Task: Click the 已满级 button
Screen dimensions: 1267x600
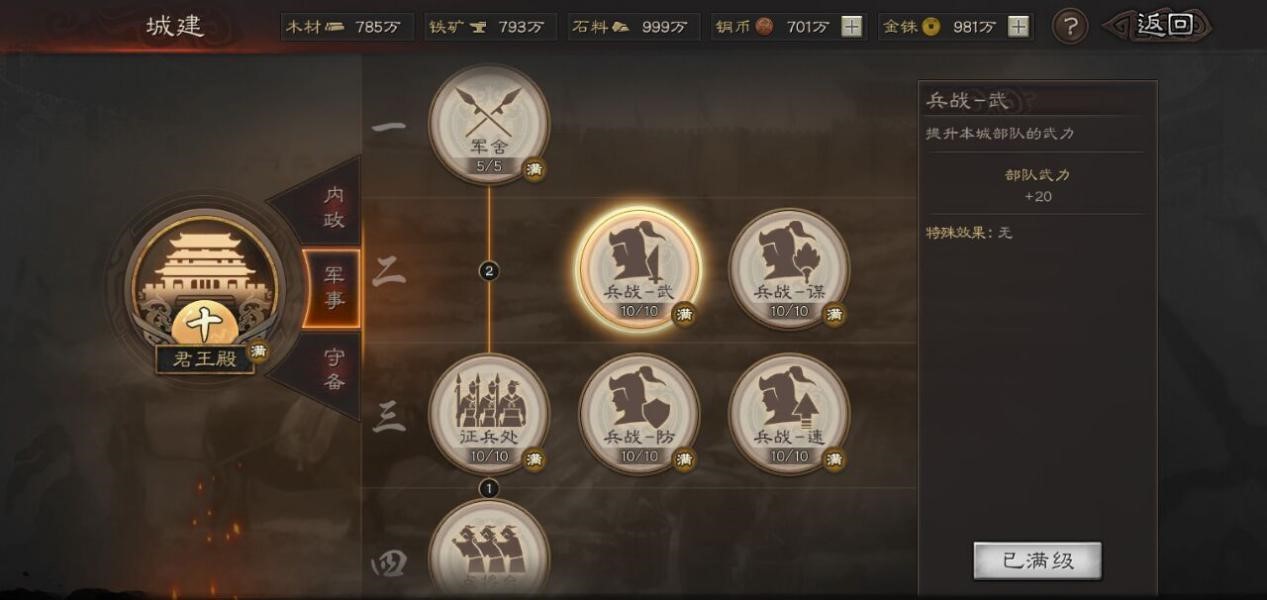Action: [1037, 561]
